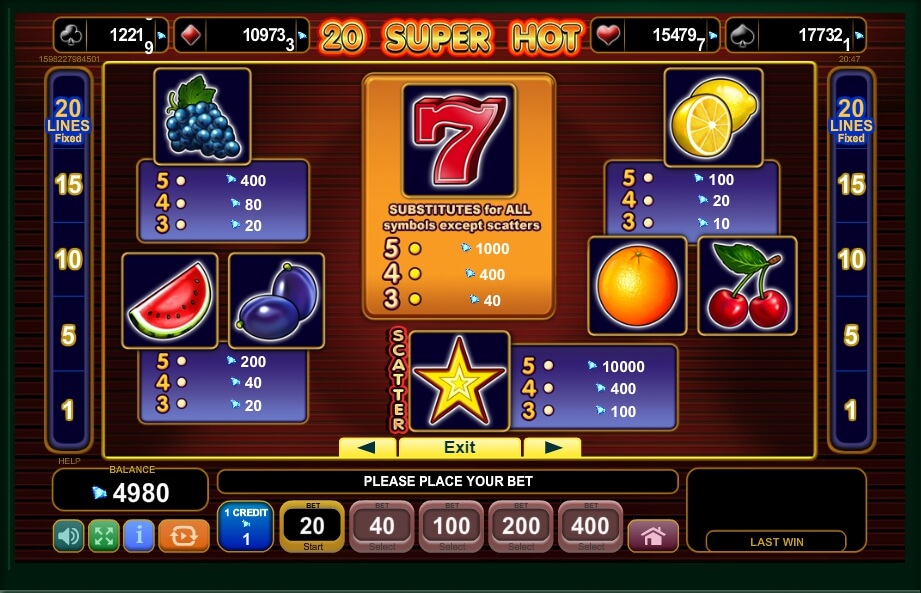Viewport: 921px width, 593px height.
Task: Enable autoplay with the orange loop icon
Action: (x=184, y=536)
